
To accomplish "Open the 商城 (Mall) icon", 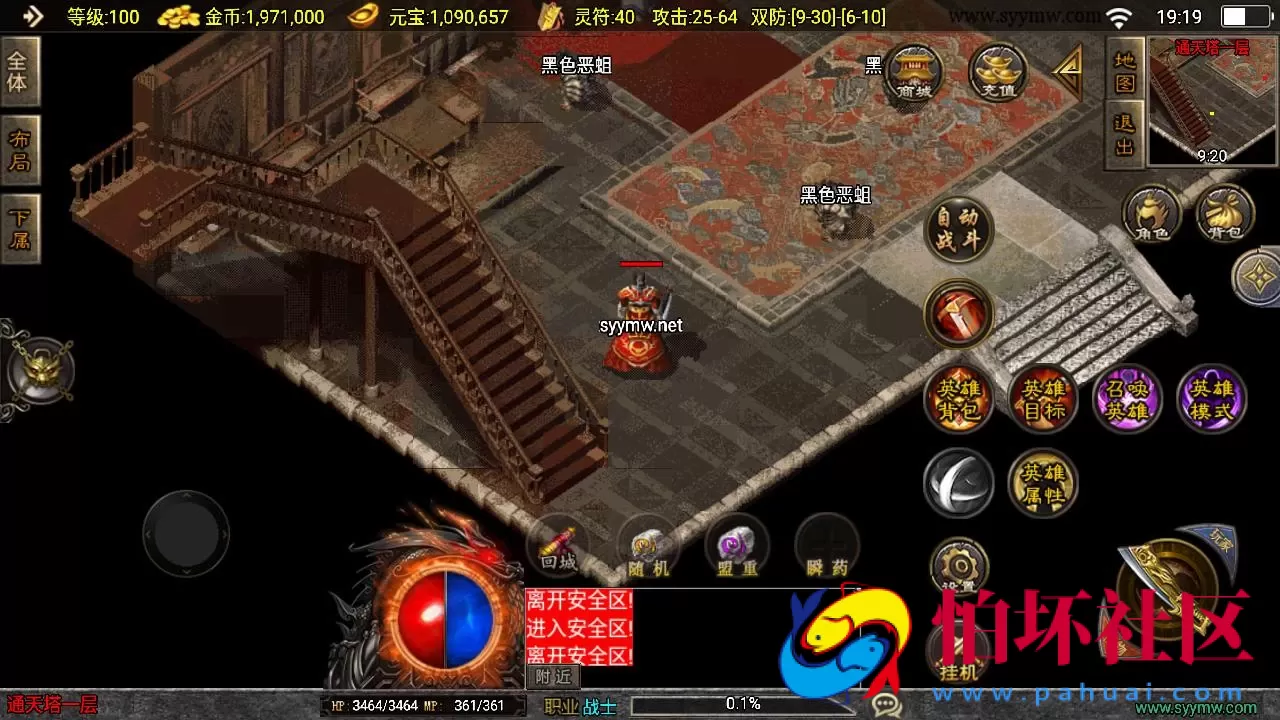I will point(911,72).
